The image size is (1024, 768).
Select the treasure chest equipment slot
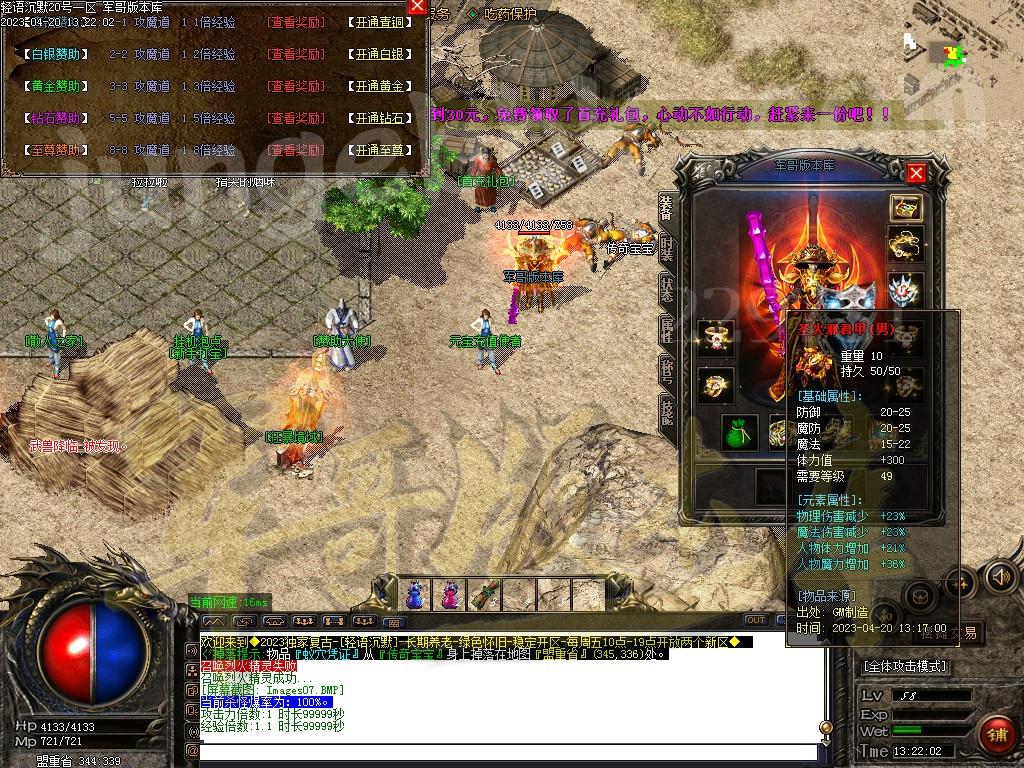pos(905,207)
